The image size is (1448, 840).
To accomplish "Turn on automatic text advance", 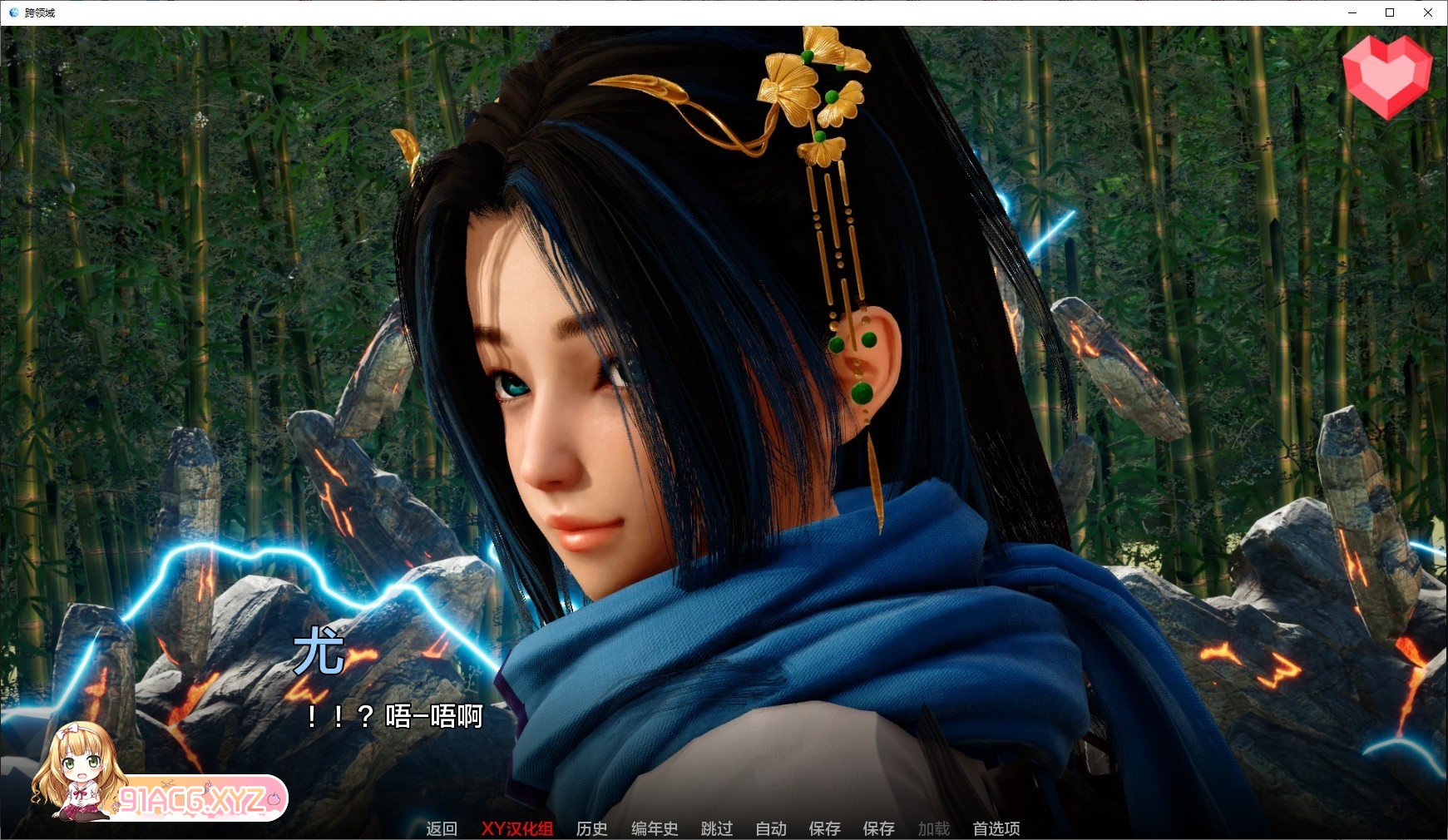I will point(770,828).
